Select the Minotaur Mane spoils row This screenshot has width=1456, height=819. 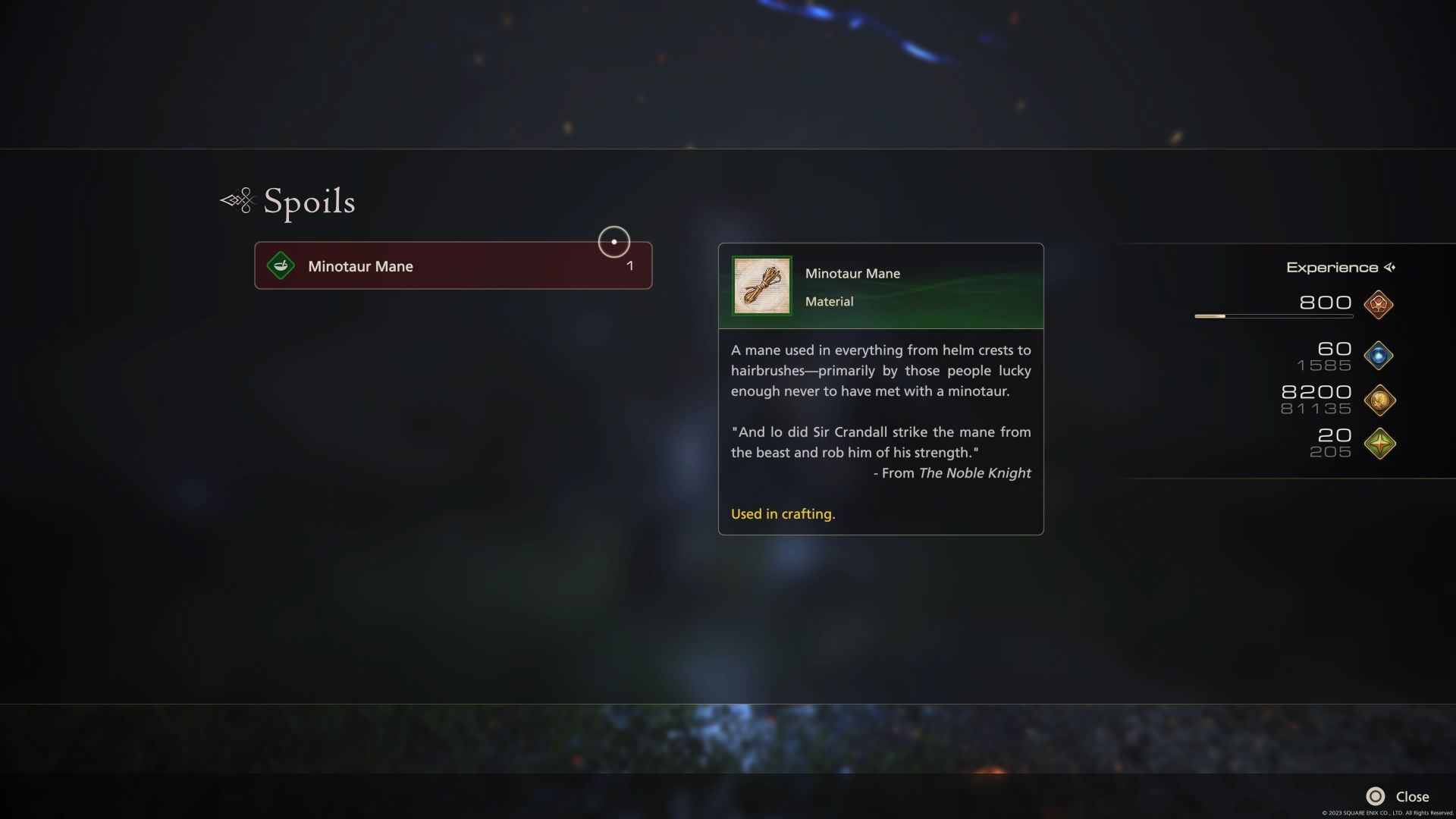453,266
